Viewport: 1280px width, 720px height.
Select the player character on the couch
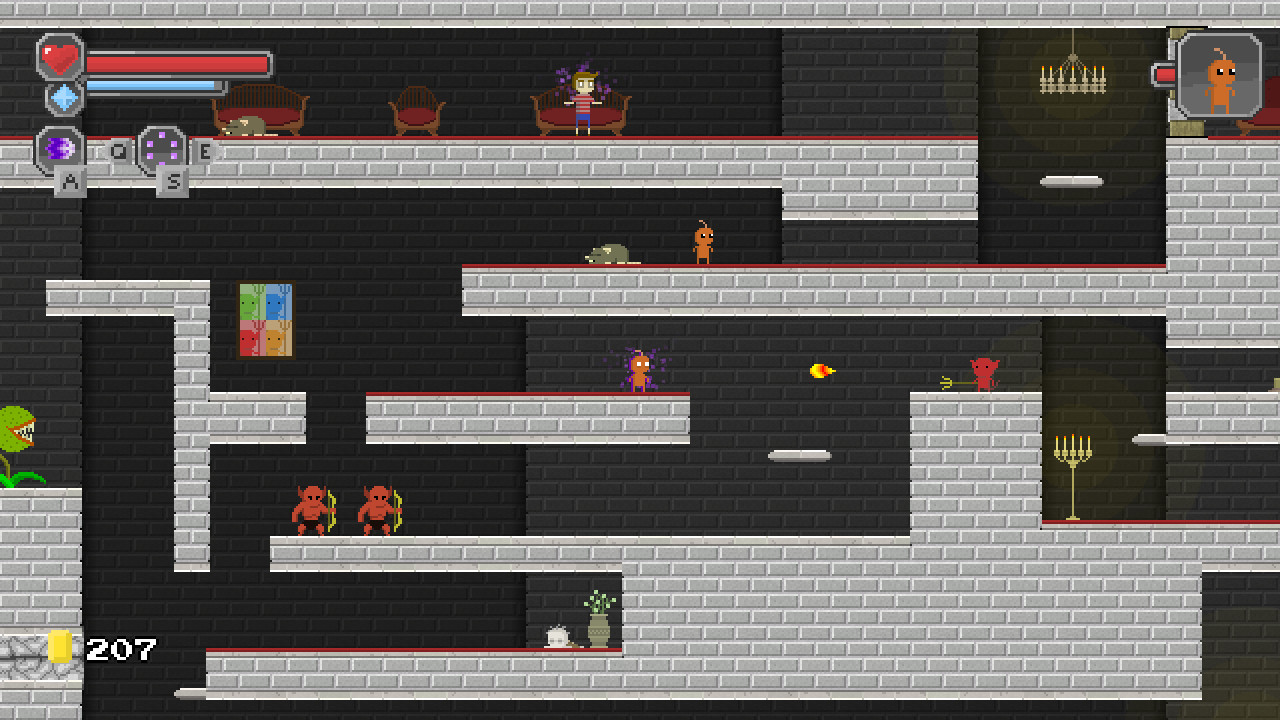tap(583, 100)
